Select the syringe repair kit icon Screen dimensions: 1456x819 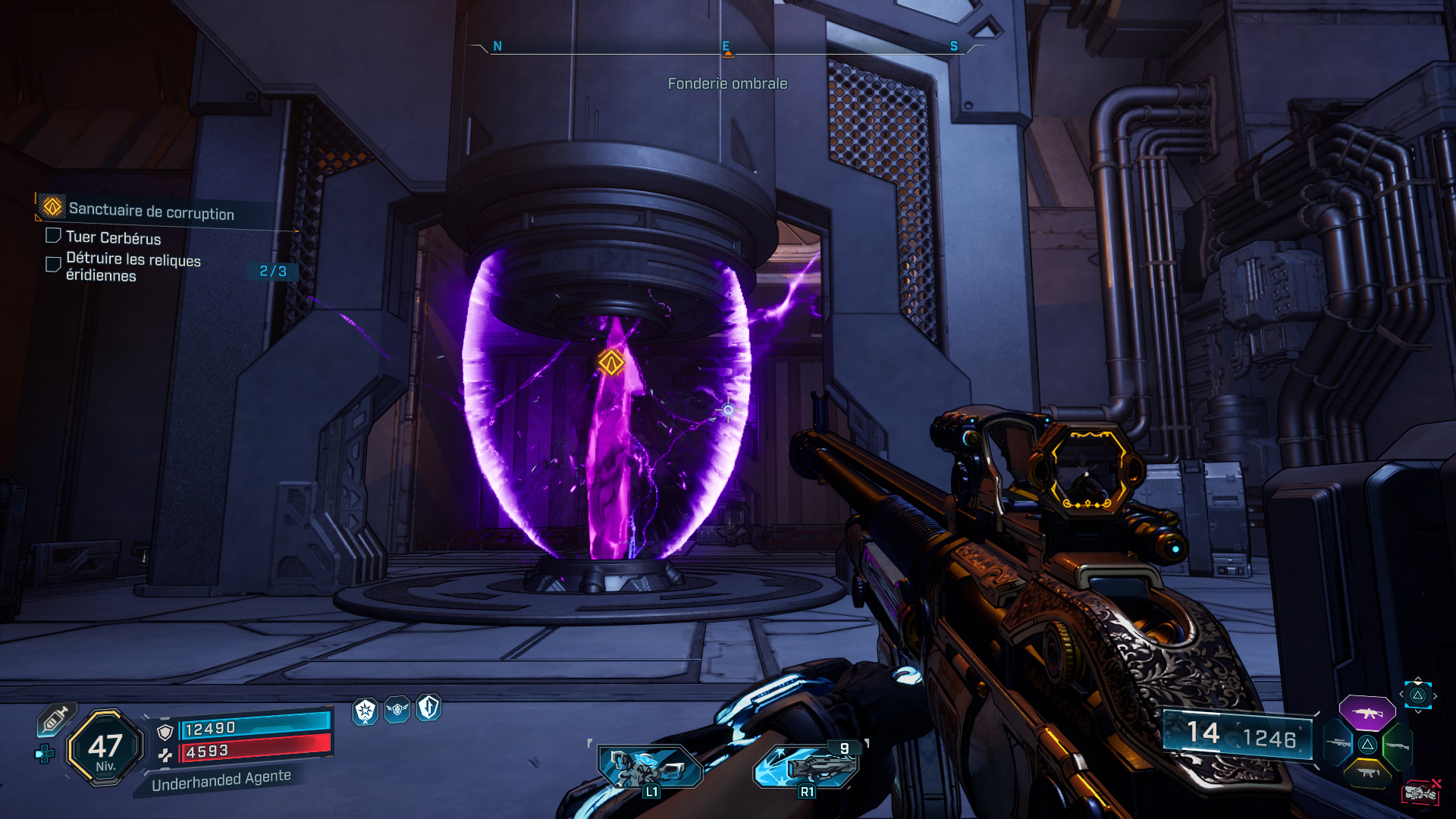(55, 719)
